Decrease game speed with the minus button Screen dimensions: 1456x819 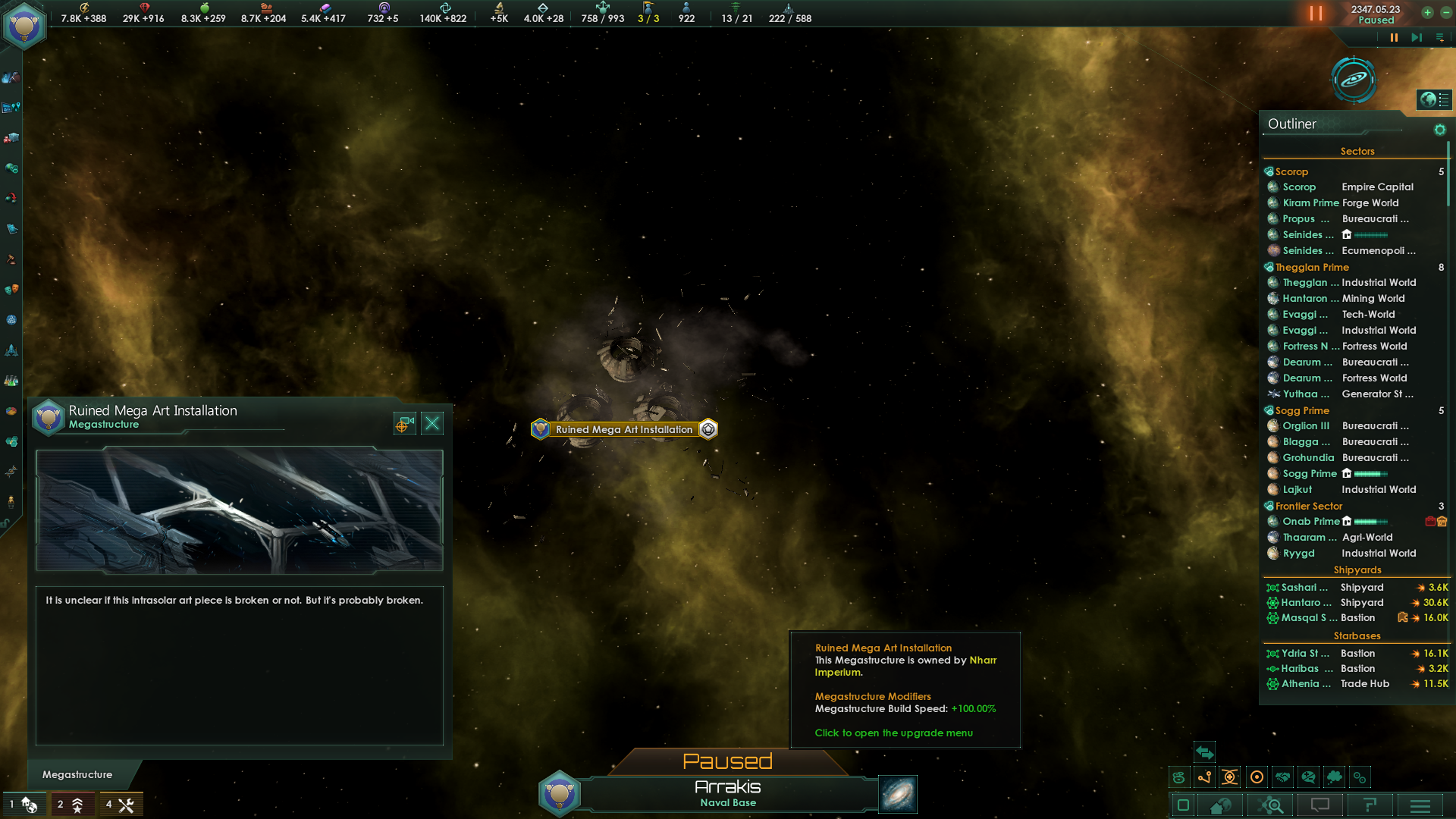(x=1446, y=12)
